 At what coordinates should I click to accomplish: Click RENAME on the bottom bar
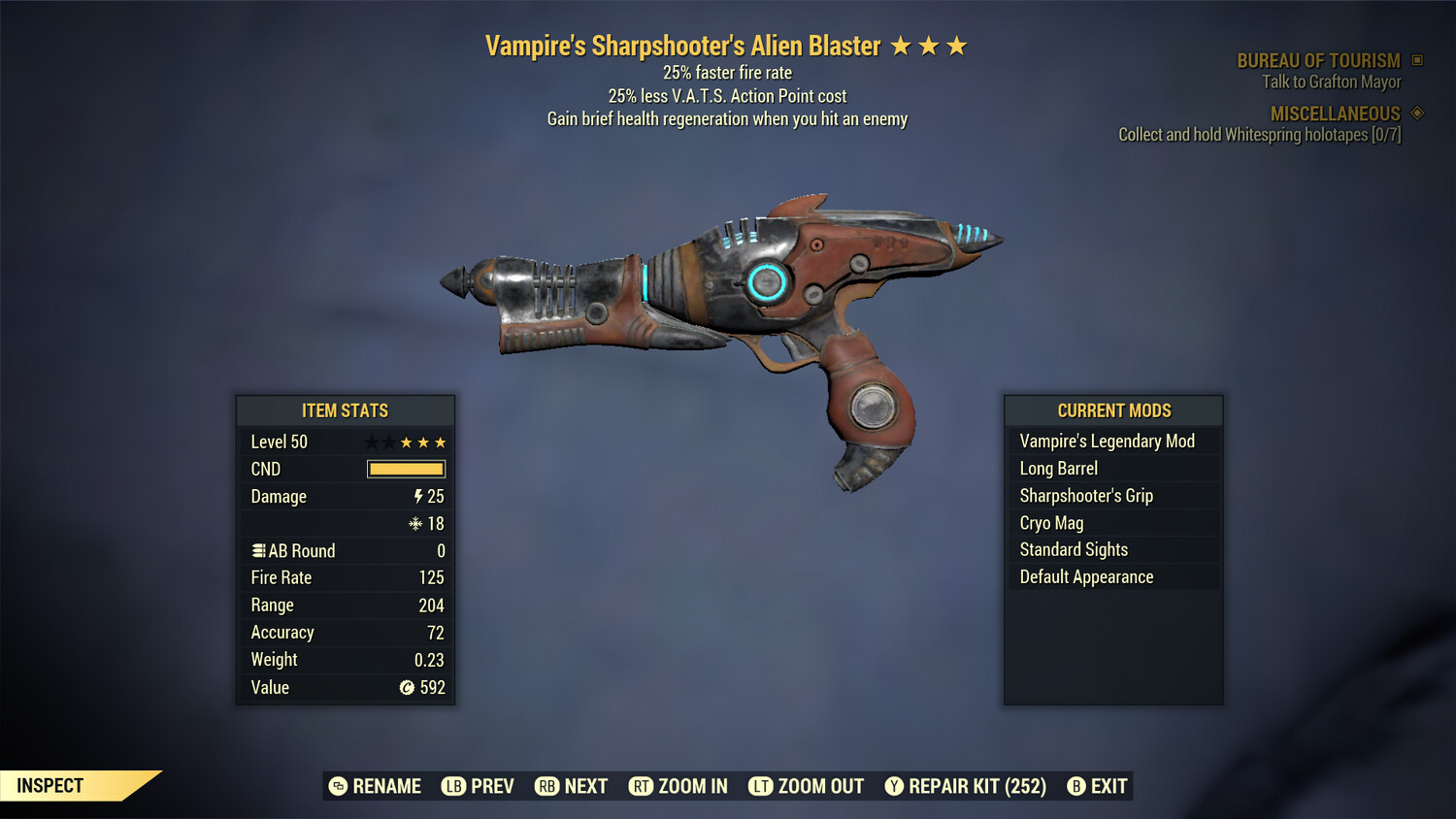(x=379, y=786)
